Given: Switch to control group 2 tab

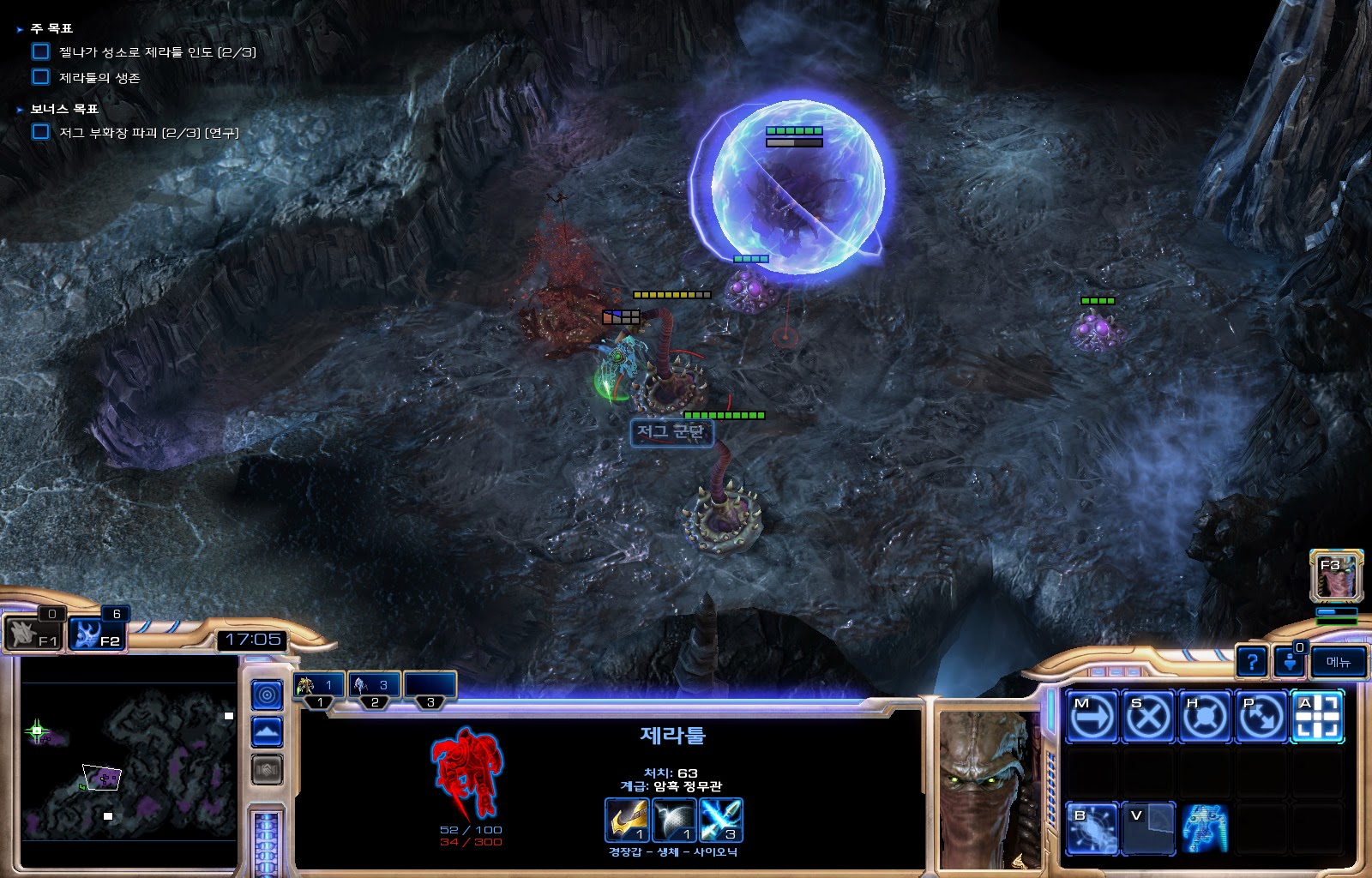Looking at the screenshot, I should (x=375, y=686).
